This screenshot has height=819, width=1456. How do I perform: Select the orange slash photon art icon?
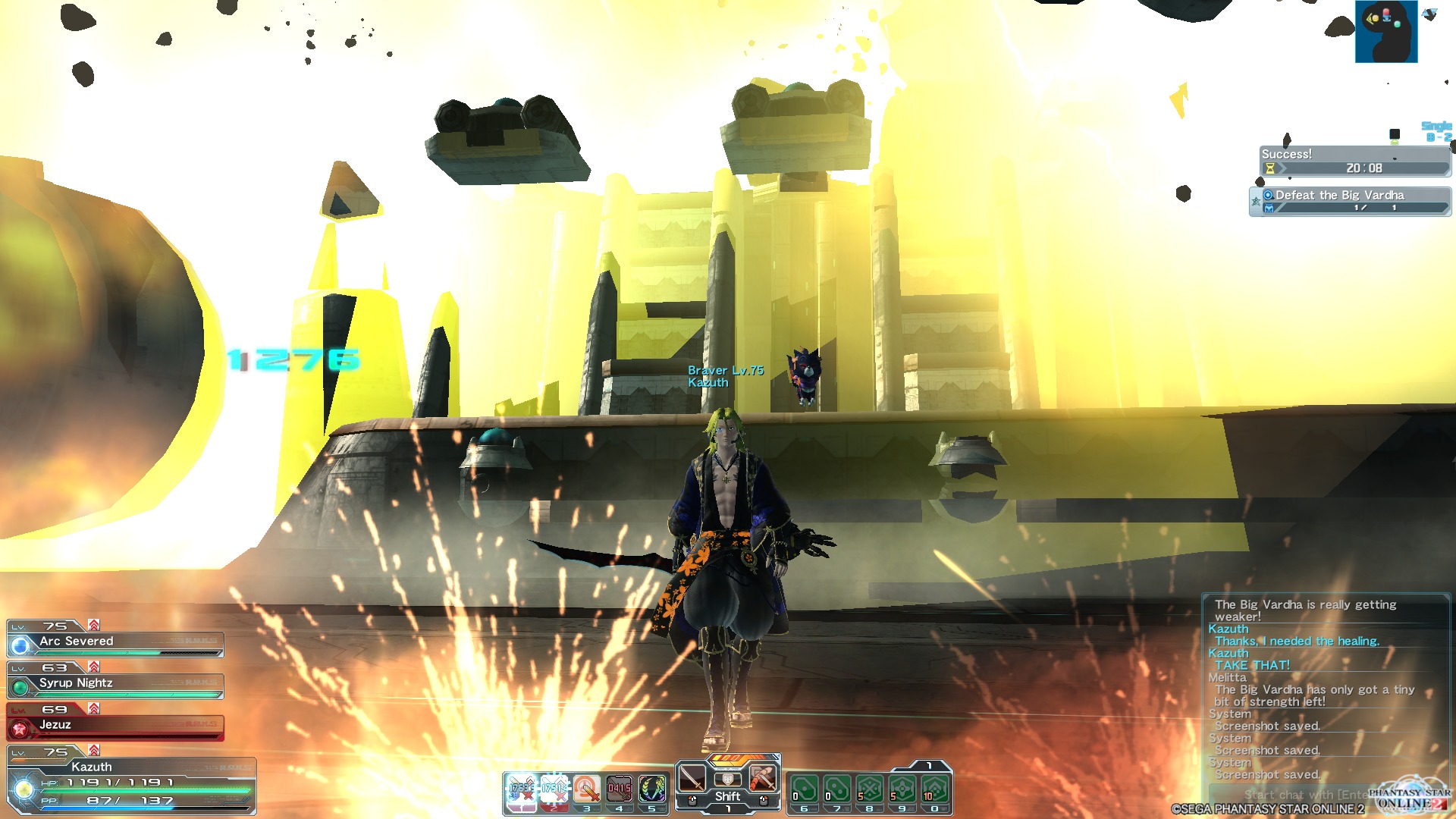click(x=763, y=778)
